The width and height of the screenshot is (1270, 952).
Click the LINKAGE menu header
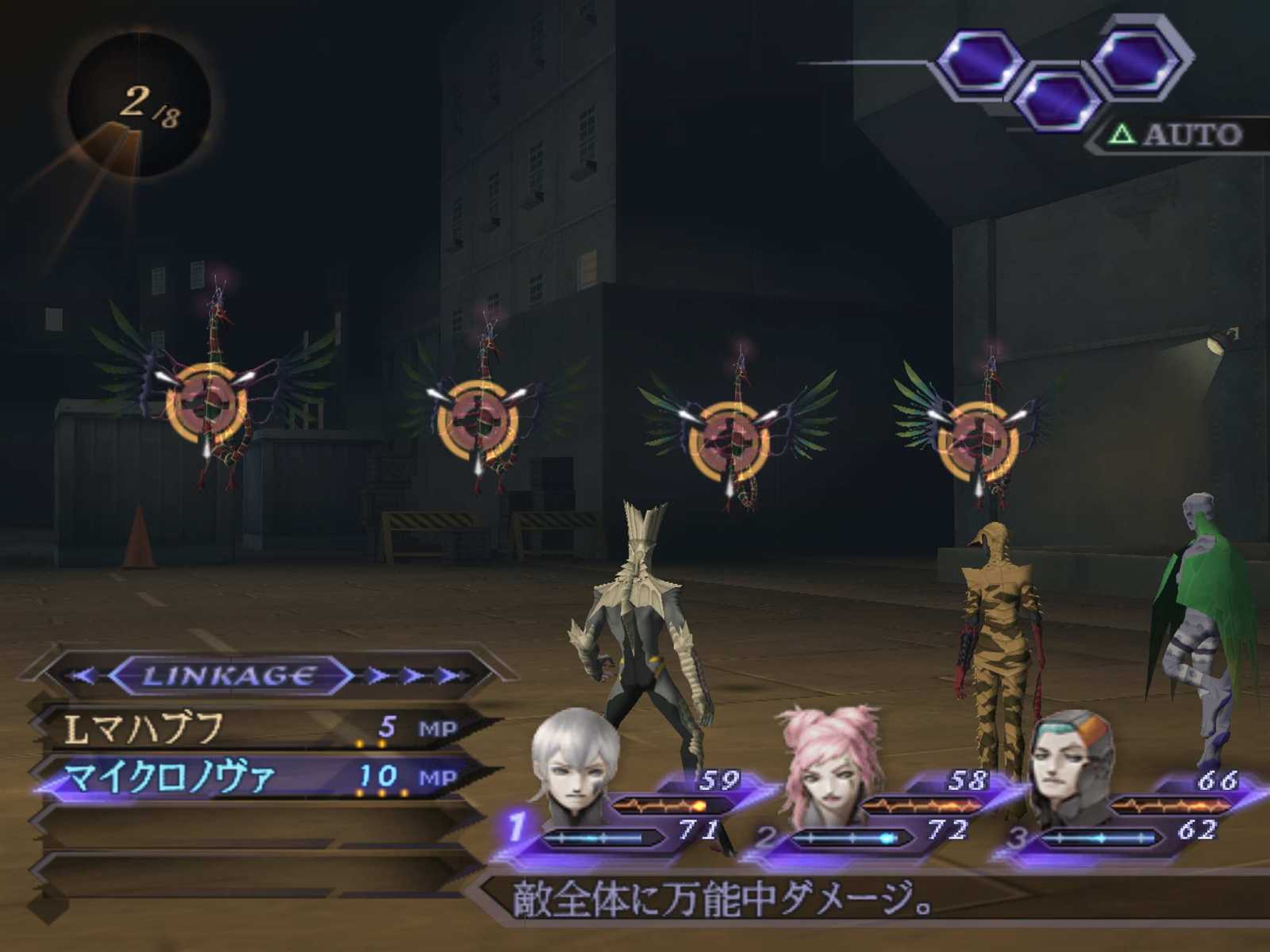tap(230, 676)
